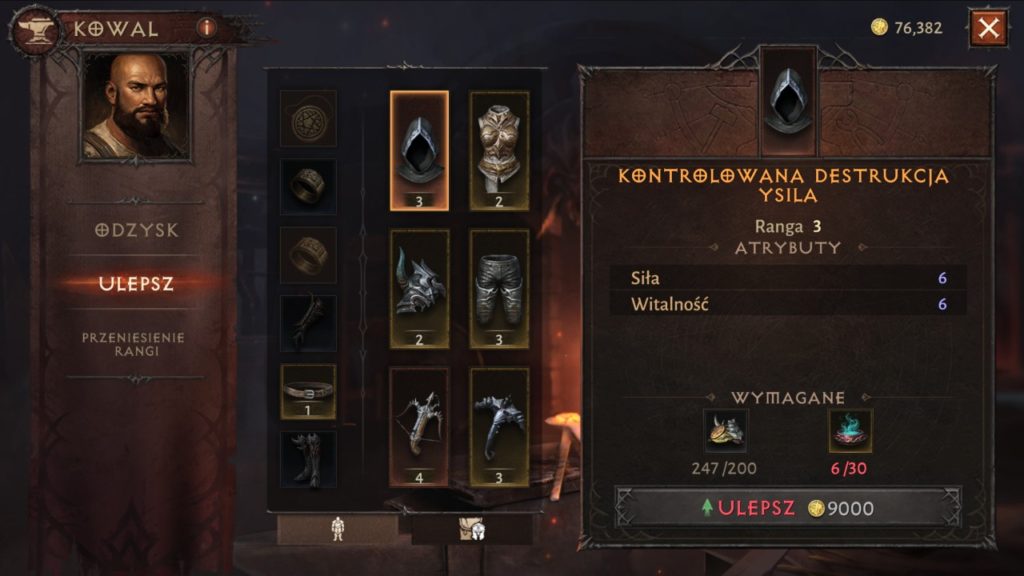Click the Ulepsz upgrade button for 9000 gold
This screenshot has width=1024, height=576.
[788, 508]
